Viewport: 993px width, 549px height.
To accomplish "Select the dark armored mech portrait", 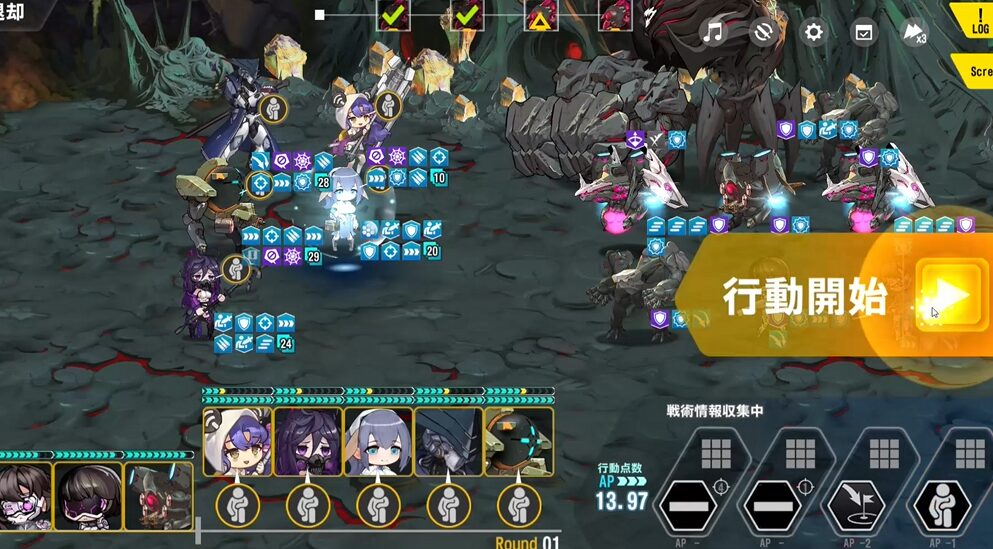I will [x=448, y=441].
